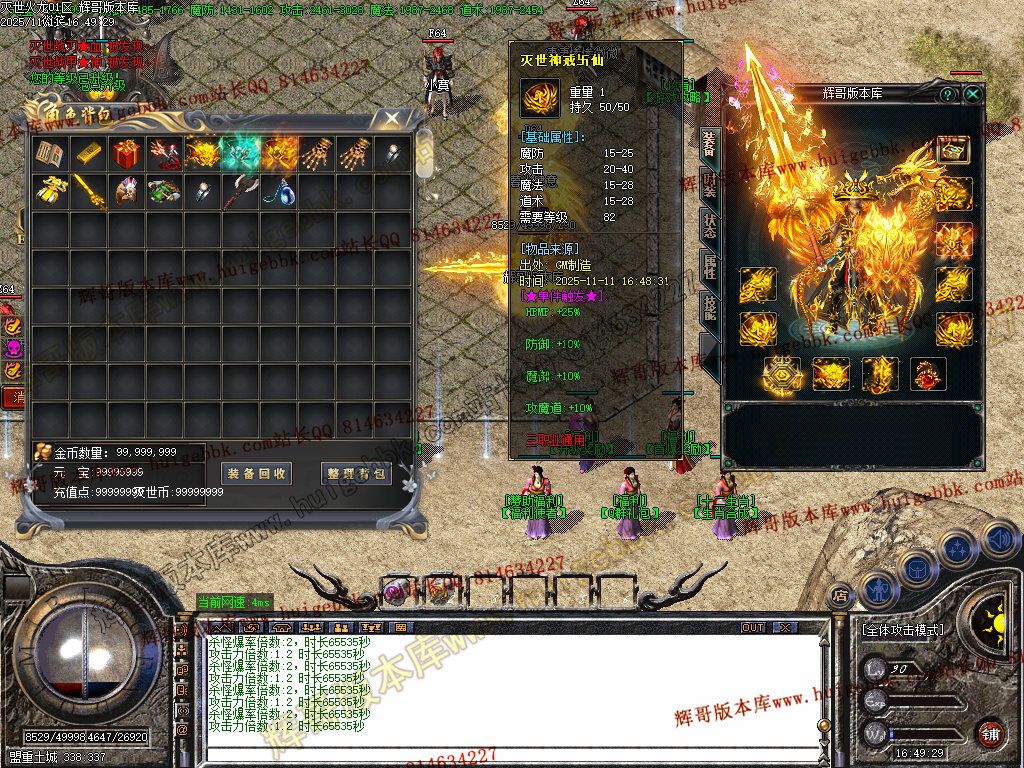Select the gold bar item in bag

tap(88, 154)
